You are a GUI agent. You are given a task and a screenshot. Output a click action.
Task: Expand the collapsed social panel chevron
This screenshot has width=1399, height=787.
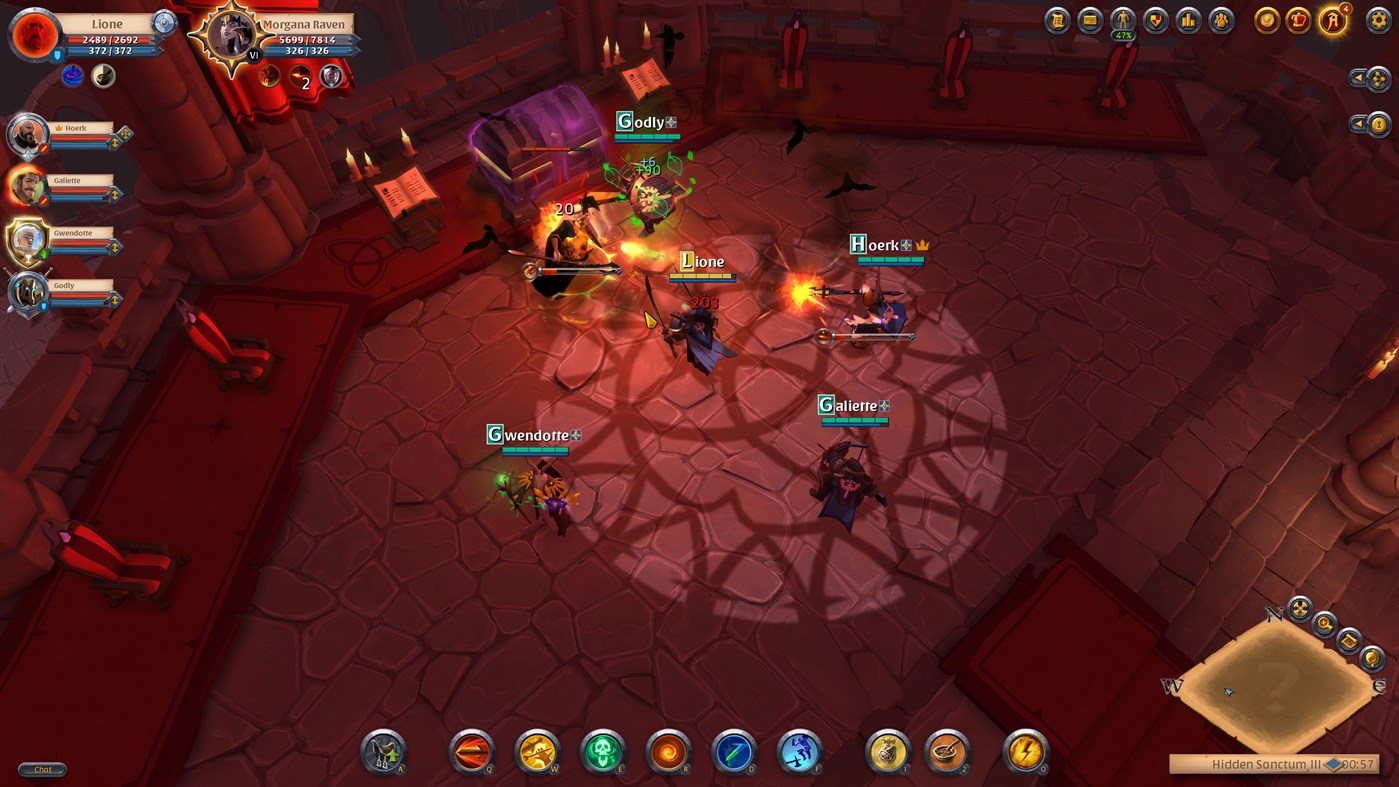(1357, 77)
